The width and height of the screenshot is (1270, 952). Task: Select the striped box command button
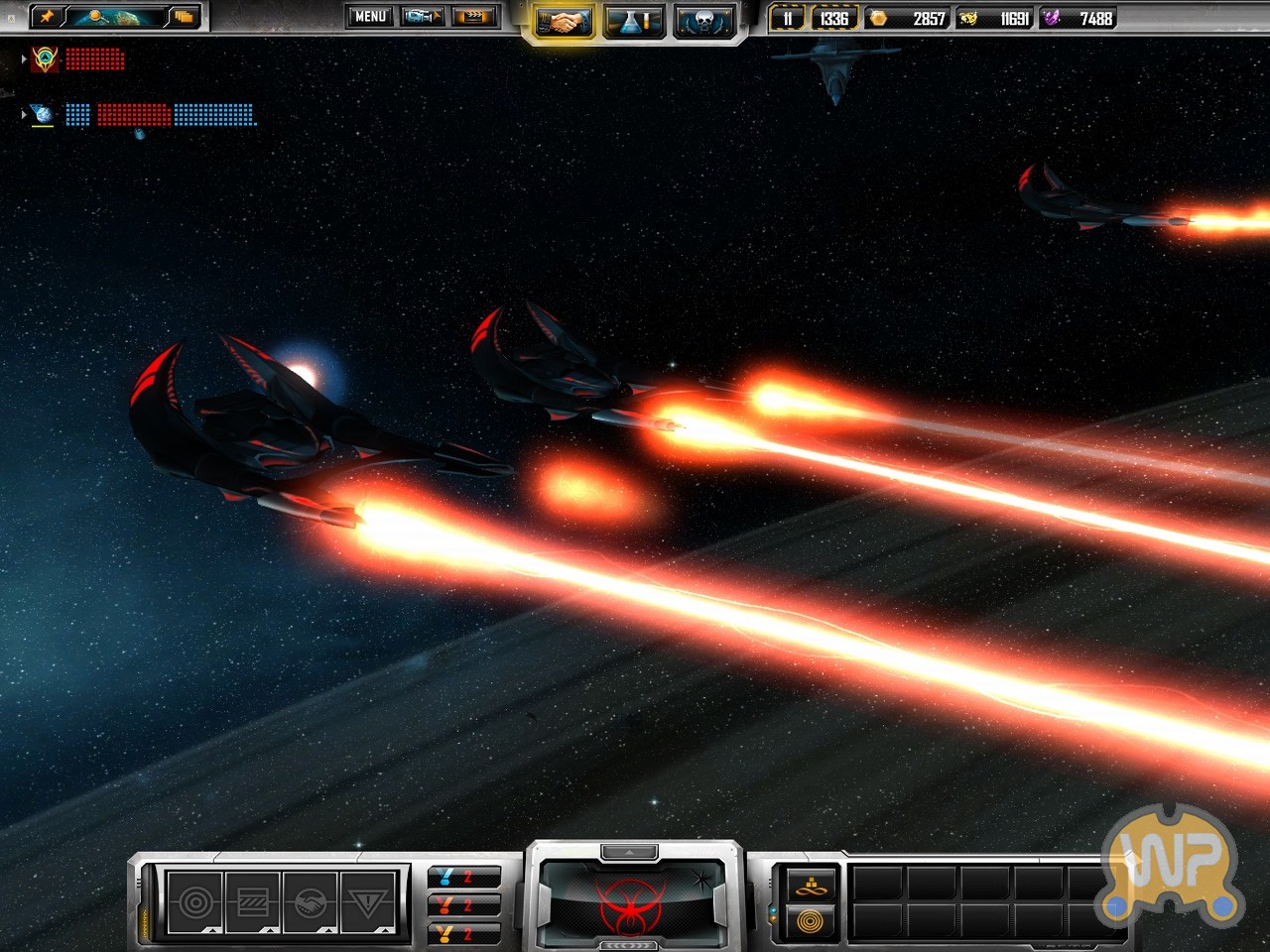point(253,902)
